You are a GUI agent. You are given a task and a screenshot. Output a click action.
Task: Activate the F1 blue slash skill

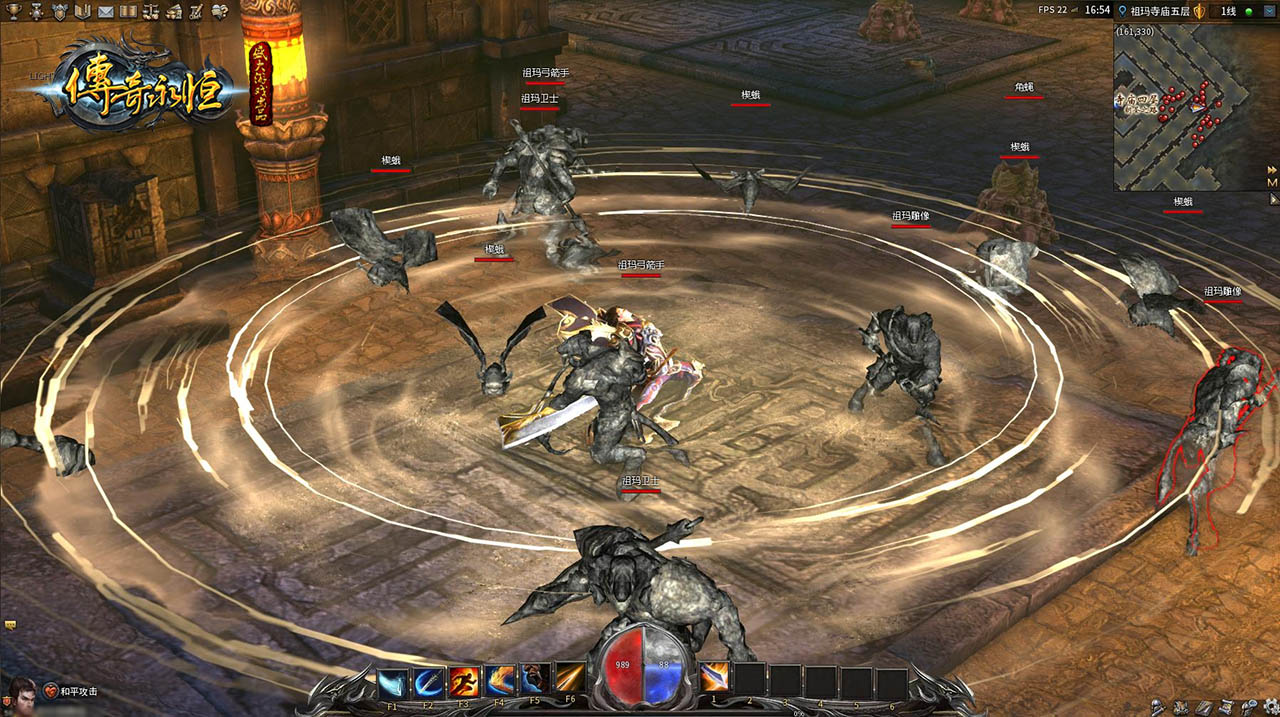point(393,680)
